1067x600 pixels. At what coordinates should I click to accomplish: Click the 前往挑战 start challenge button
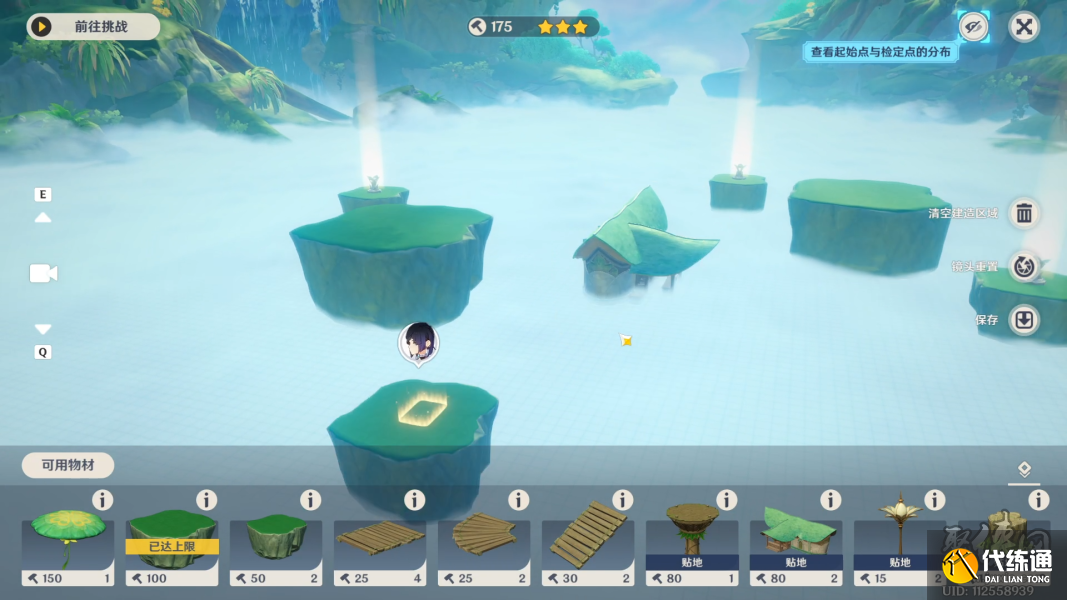click(93, 27)
